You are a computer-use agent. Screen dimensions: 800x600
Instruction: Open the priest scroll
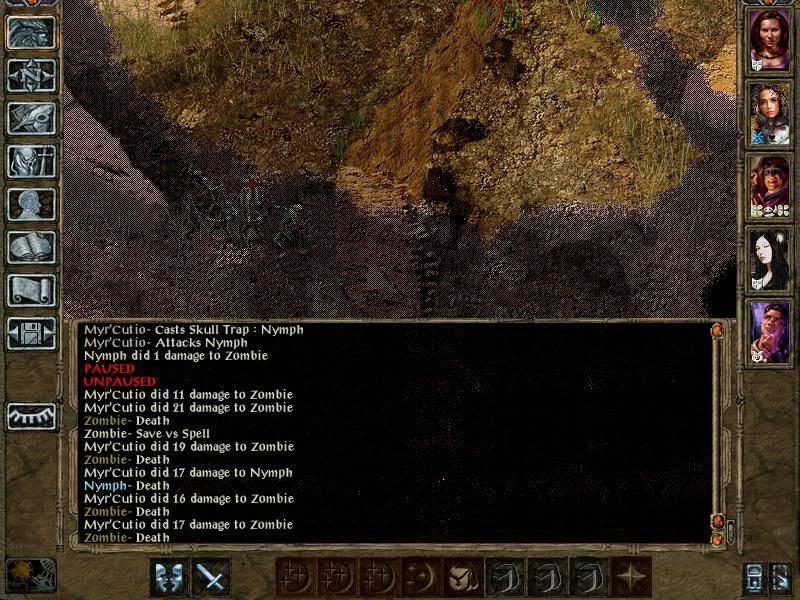31,290
